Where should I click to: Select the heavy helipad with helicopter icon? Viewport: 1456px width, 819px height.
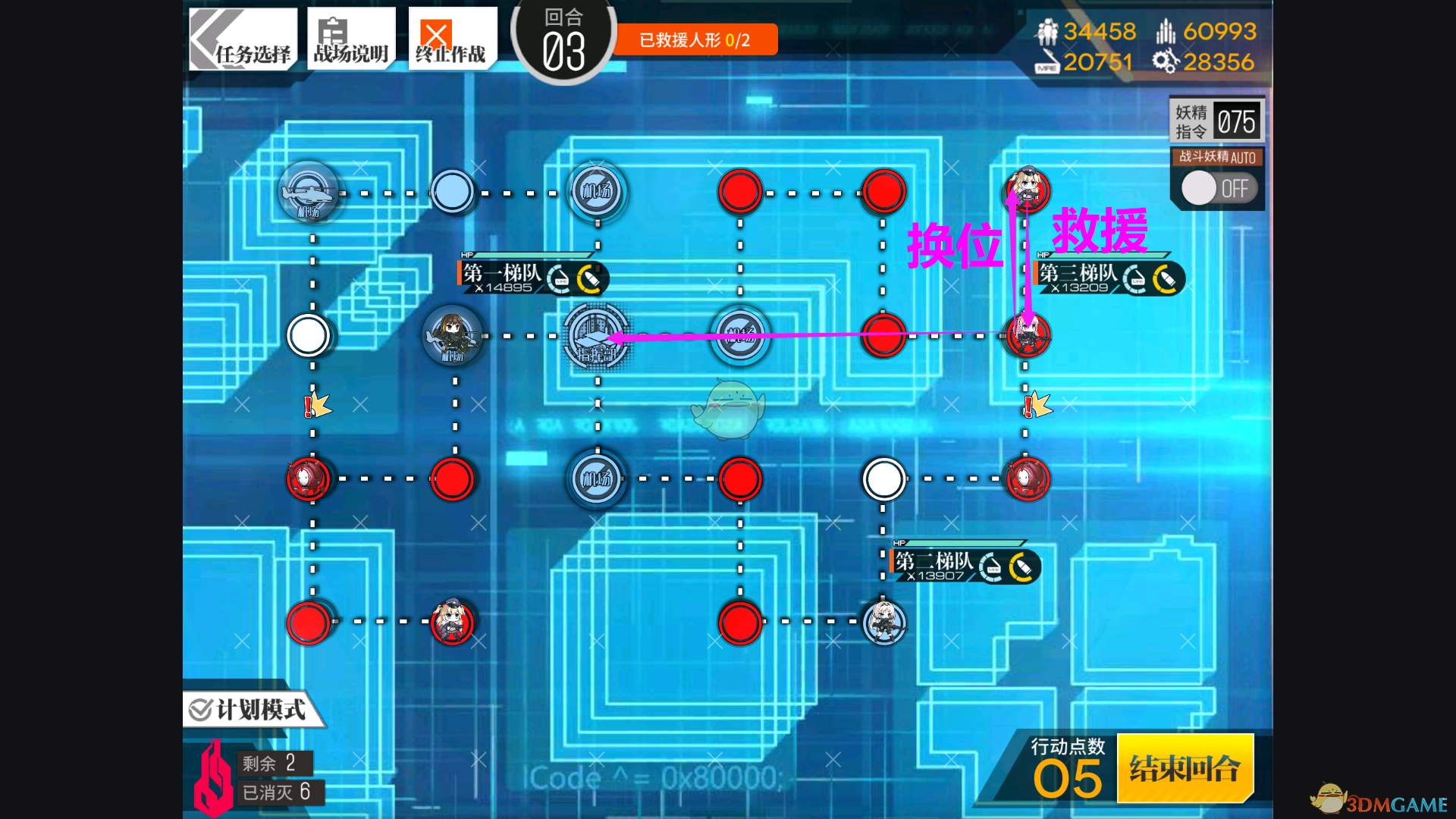coord(309,193)
